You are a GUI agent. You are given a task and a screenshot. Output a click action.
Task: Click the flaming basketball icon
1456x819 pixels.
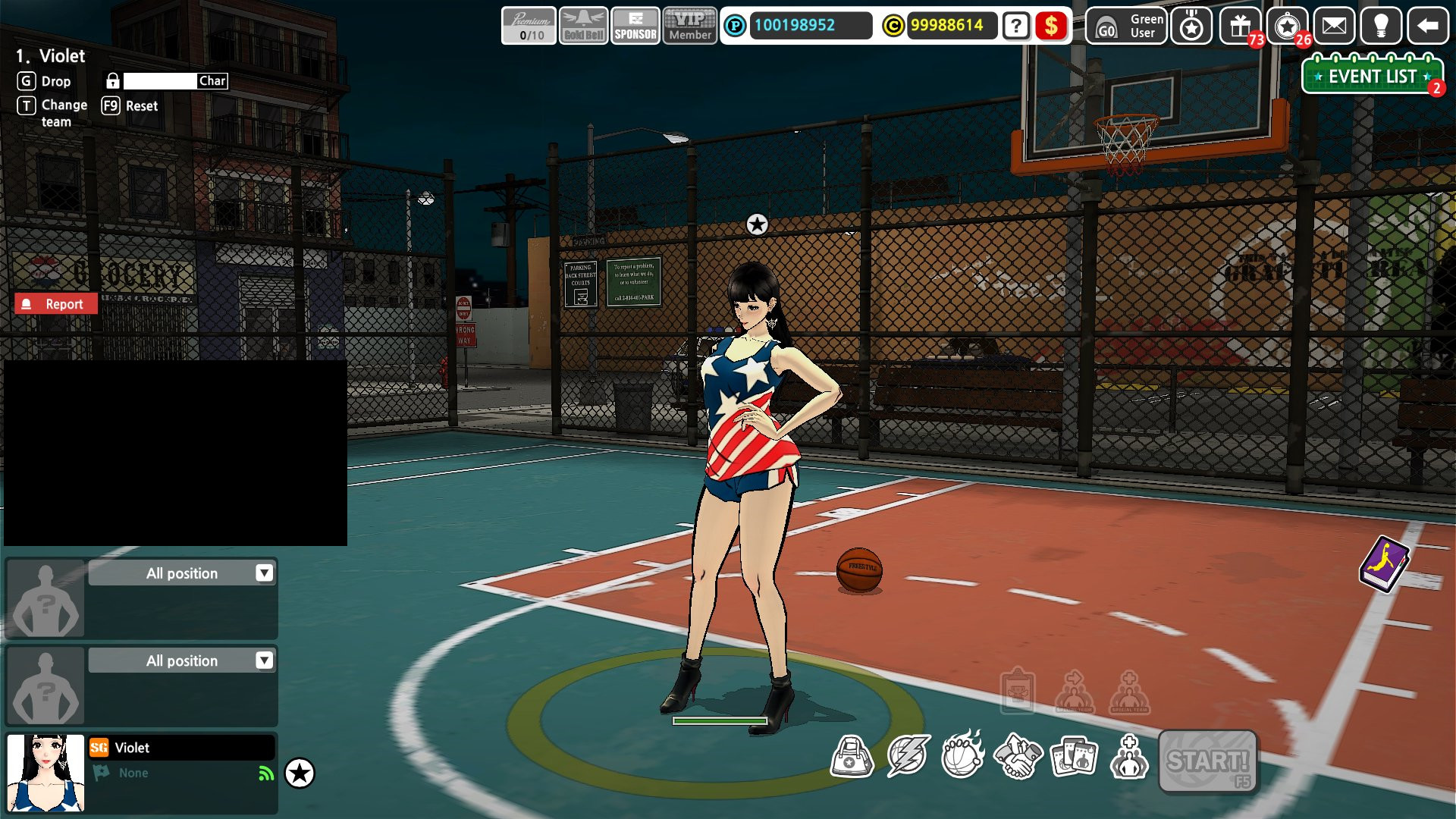click(x=962, y=755)
